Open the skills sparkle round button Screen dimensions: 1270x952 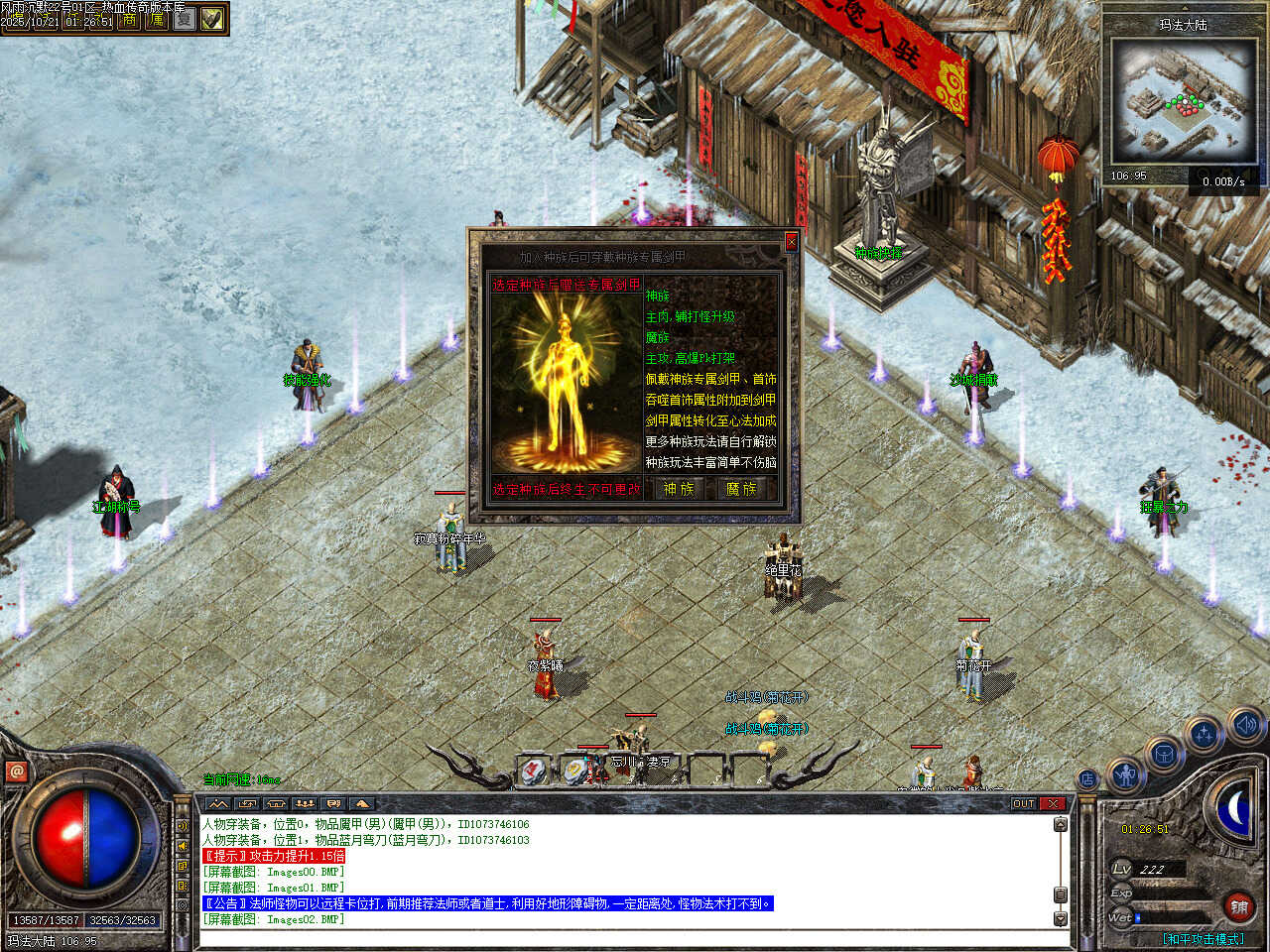(1204, 735)
